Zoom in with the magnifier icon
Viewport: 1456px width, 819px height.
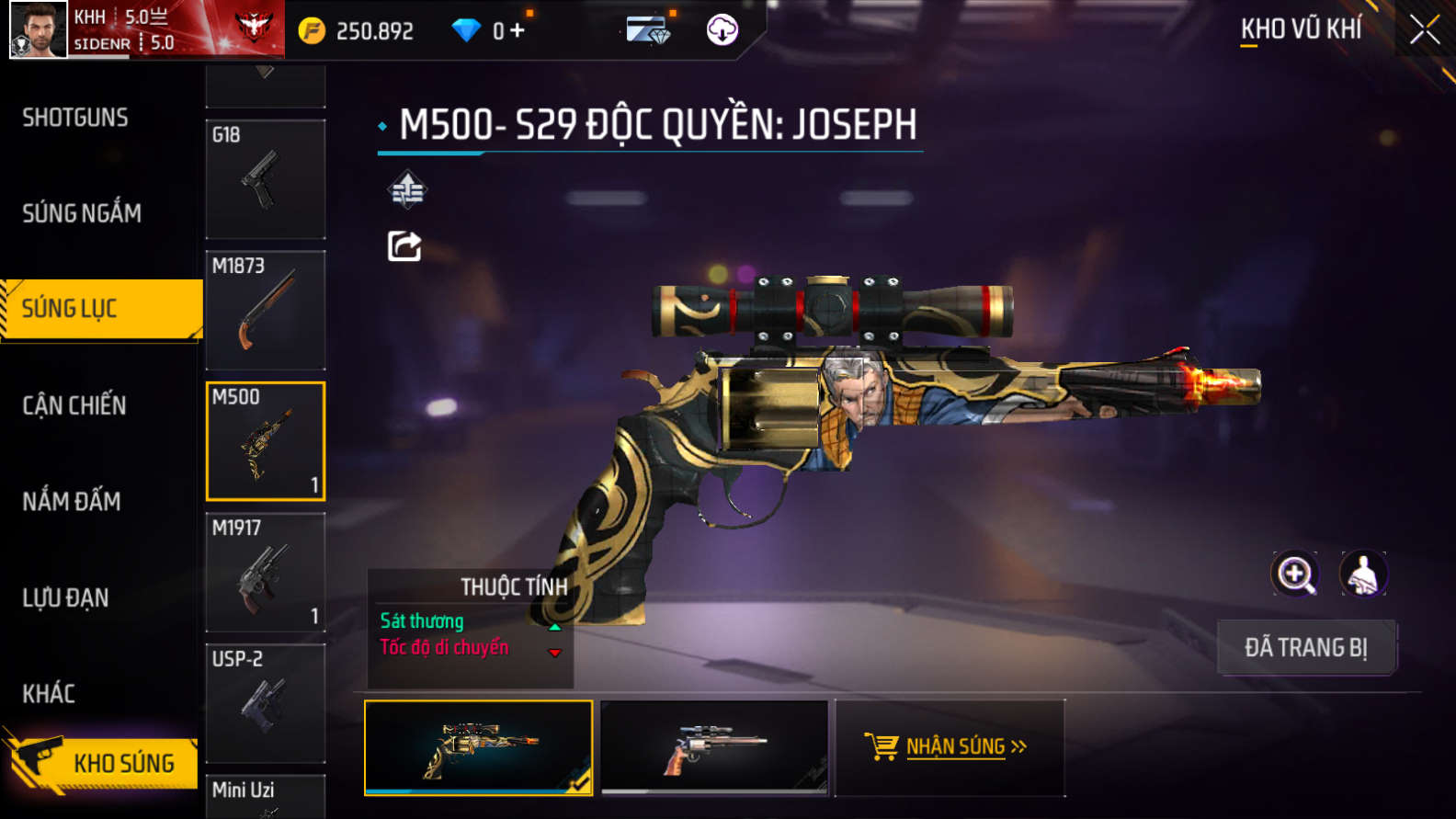(x=1295, y=574)
